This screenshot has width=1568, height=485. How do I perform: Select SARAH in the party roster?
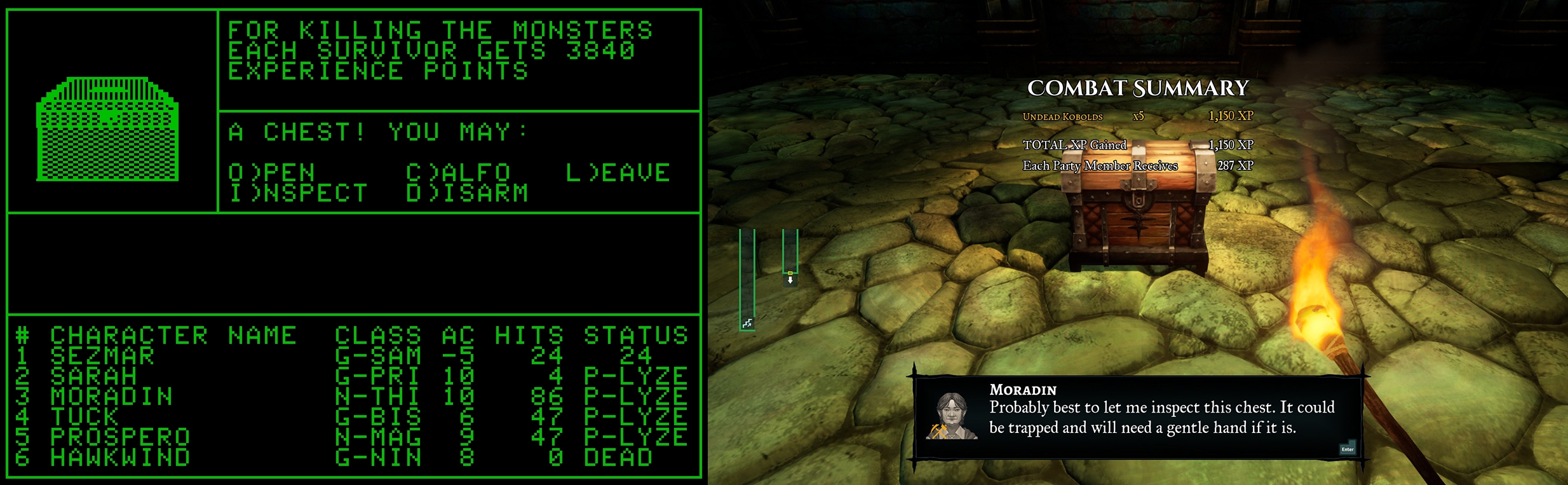point(93,376)
